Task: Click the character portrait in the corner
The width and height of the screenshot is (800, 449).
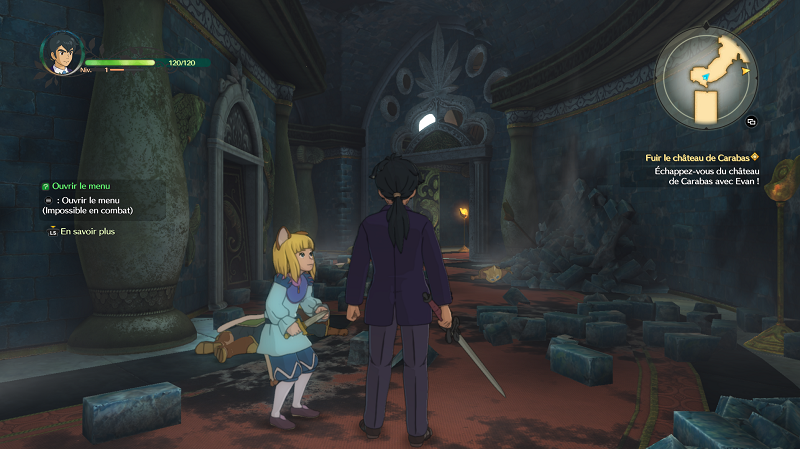Action: [61, 53]
